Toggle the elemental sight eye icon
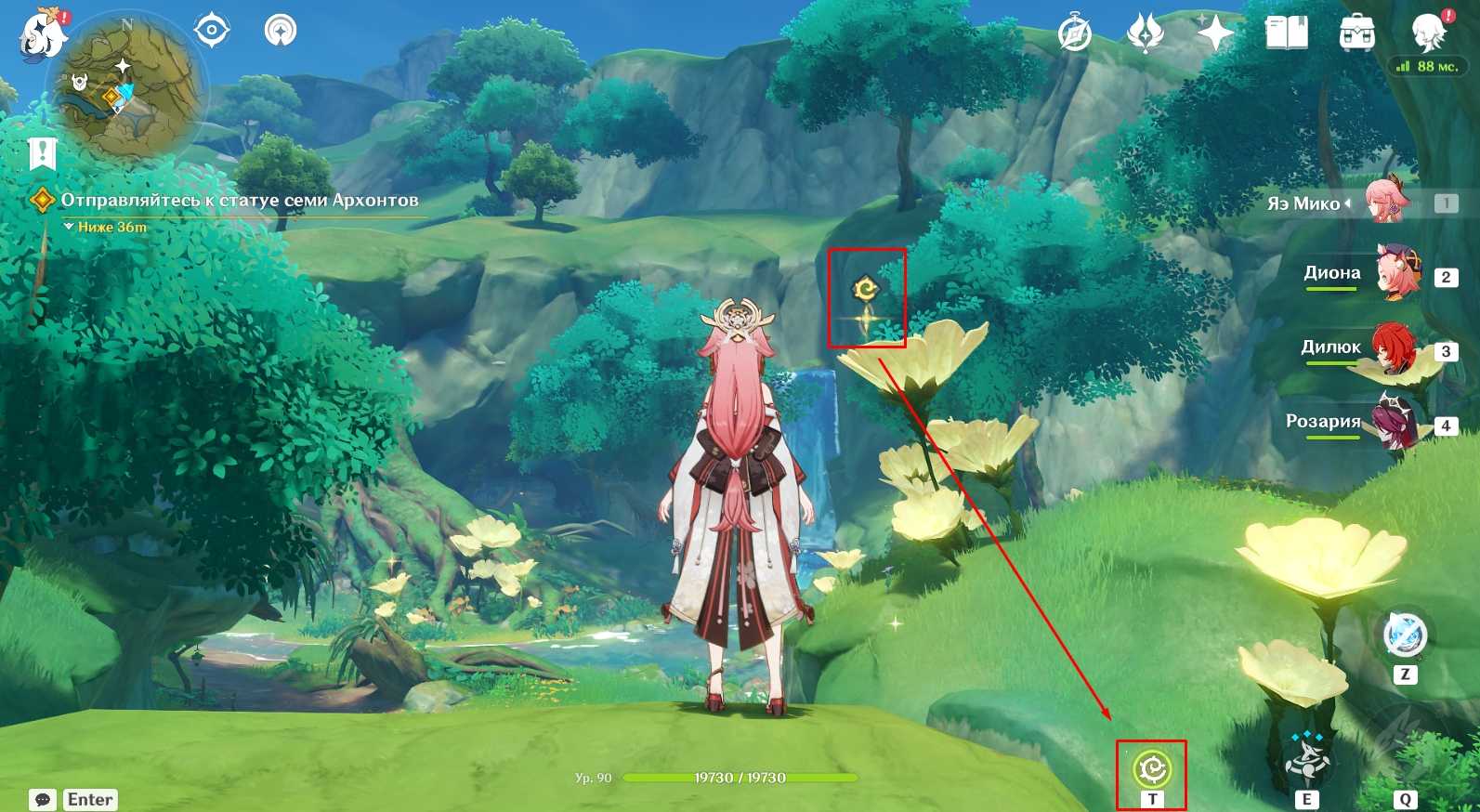This screenshot has height=812, width=1480. point(212,31)
